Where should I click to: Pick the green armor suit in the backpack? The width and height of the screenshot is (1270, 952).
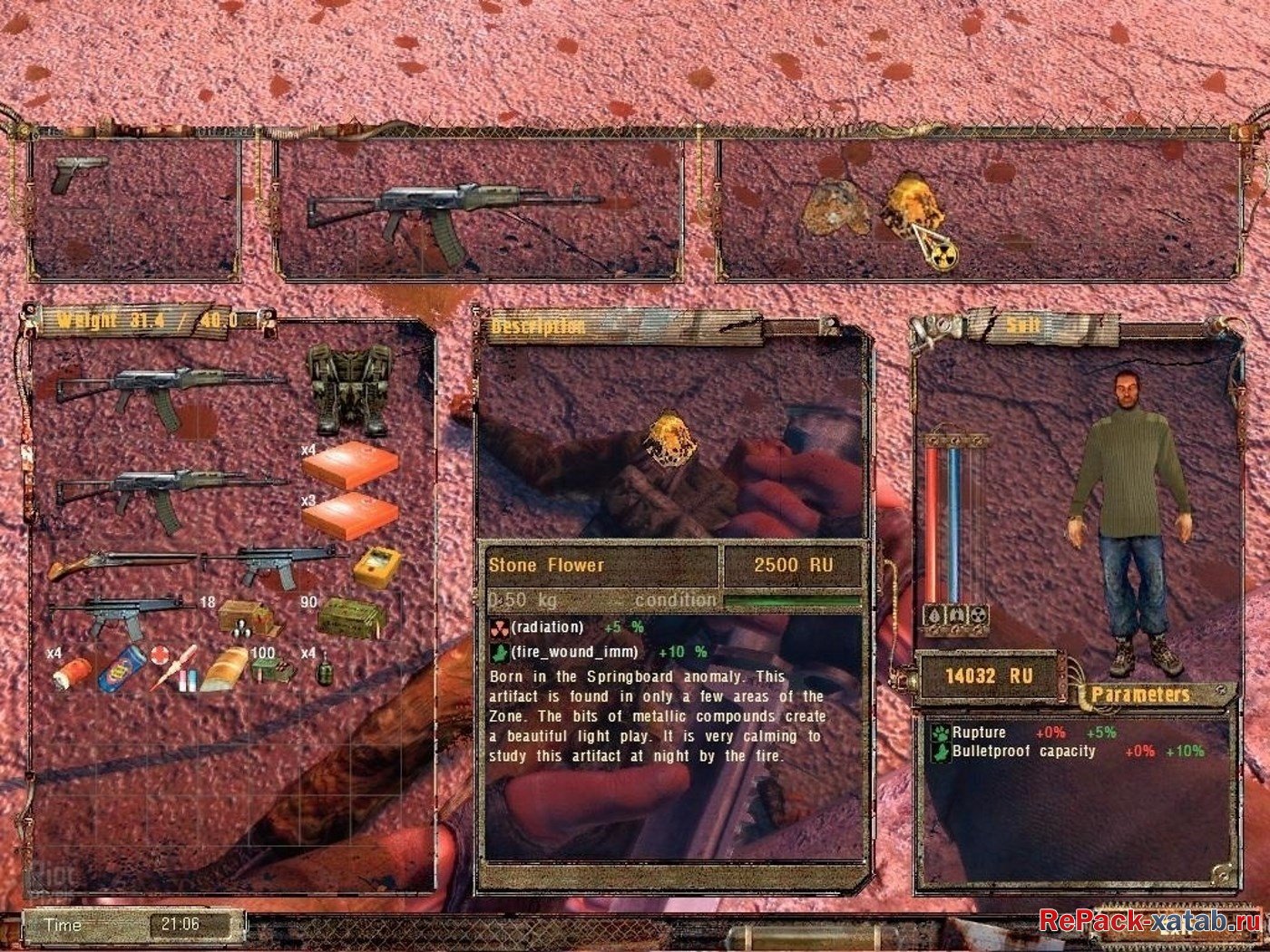tap(347, 390)
